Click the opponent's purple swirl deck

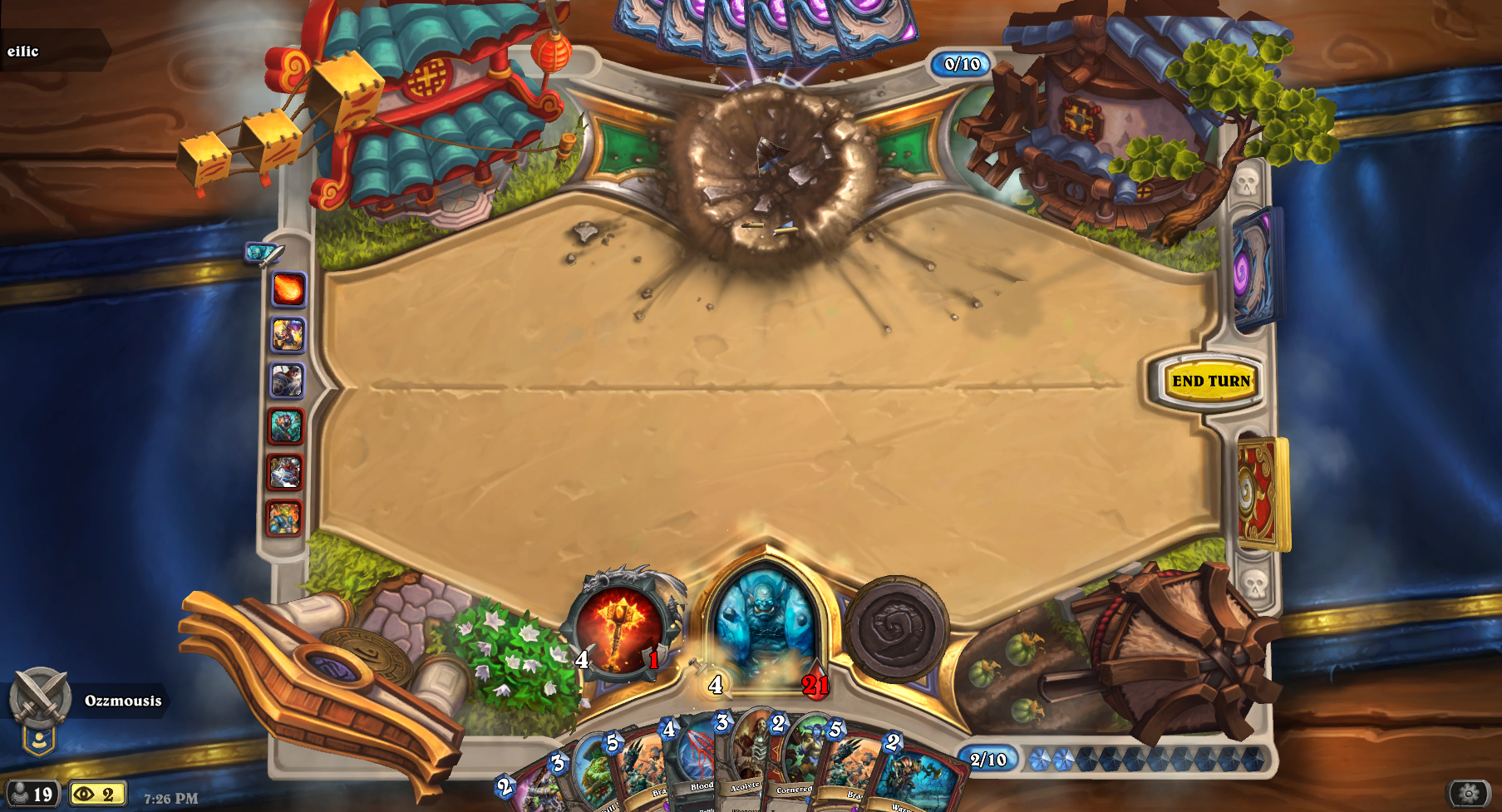[x=1254, y=268]
